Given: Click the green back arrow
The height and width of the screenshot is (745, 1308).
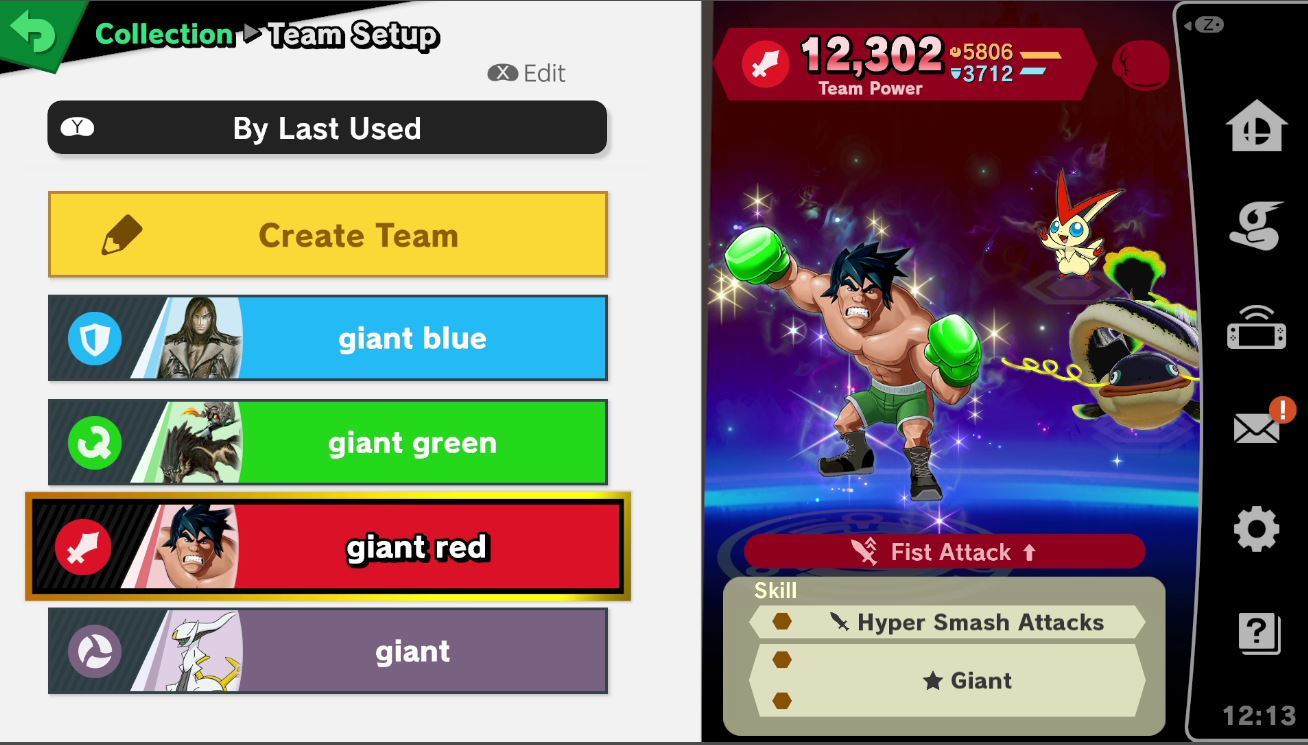Looking at the screenshot, I should point(30,30).
